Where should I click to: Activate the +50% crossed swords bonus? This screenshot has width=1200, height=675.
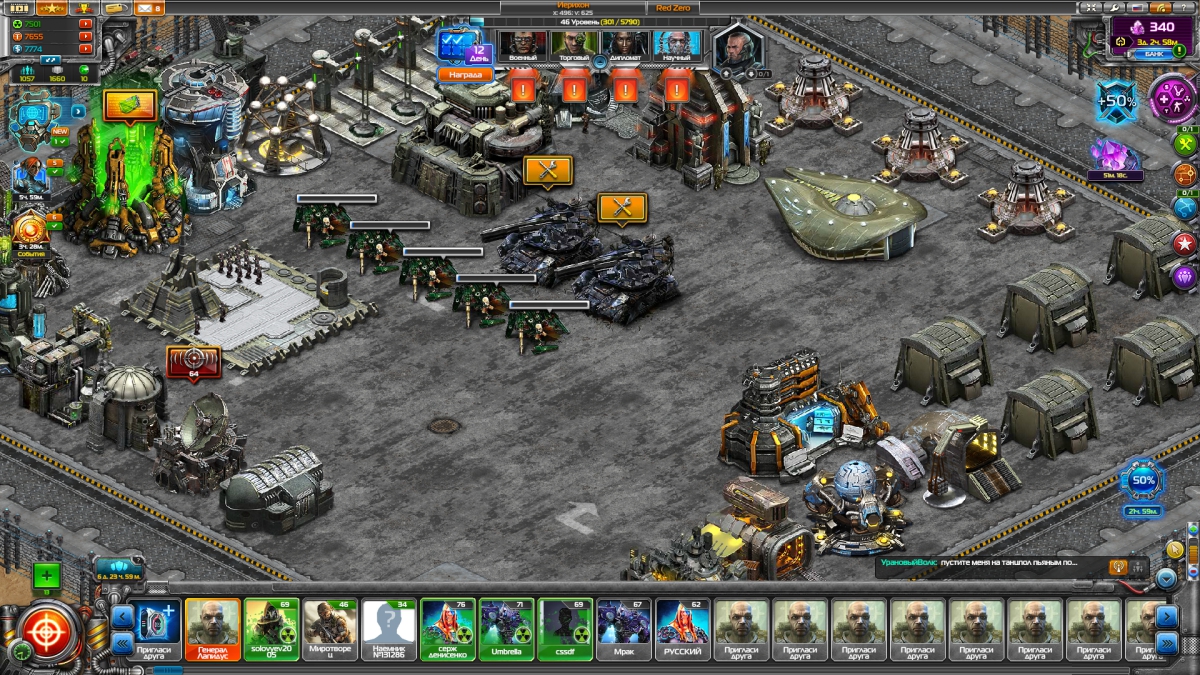point(1116,102)
